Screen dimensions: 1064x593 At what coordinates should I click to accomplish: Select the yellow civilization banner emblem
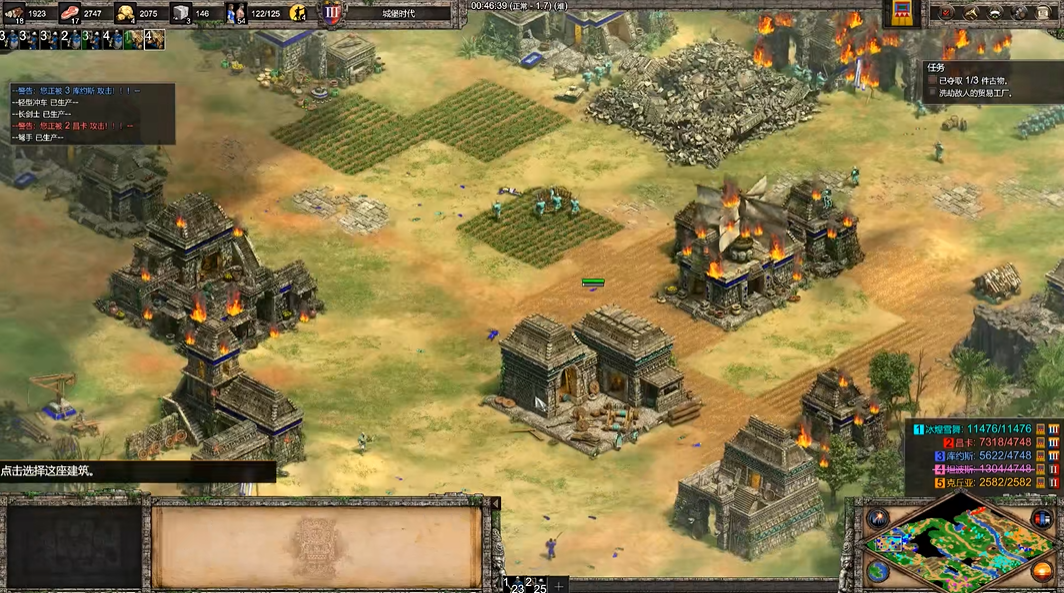coord(903,12)
